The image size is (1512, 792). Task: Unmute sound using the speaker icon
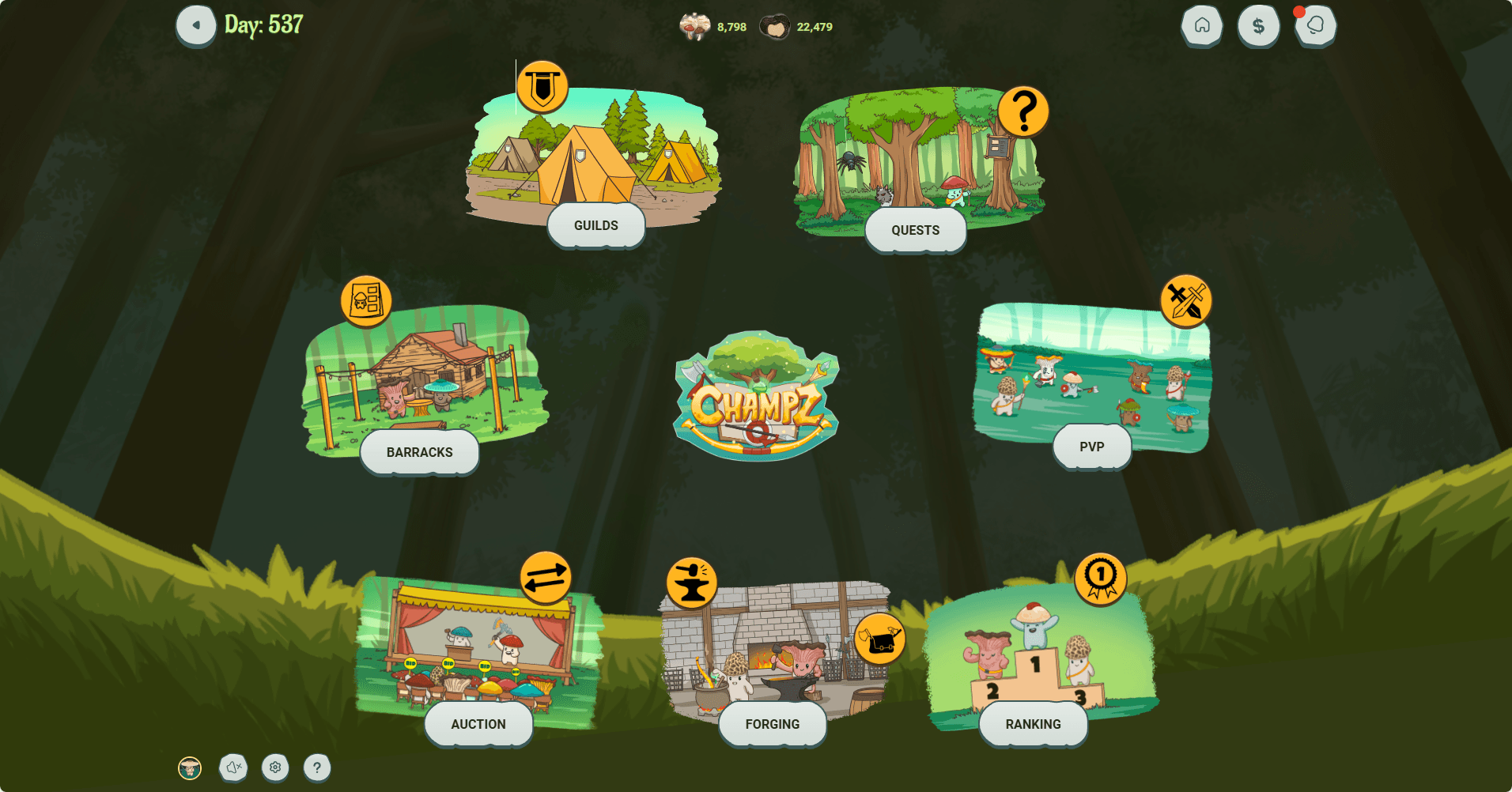click(x=232, y=767)
